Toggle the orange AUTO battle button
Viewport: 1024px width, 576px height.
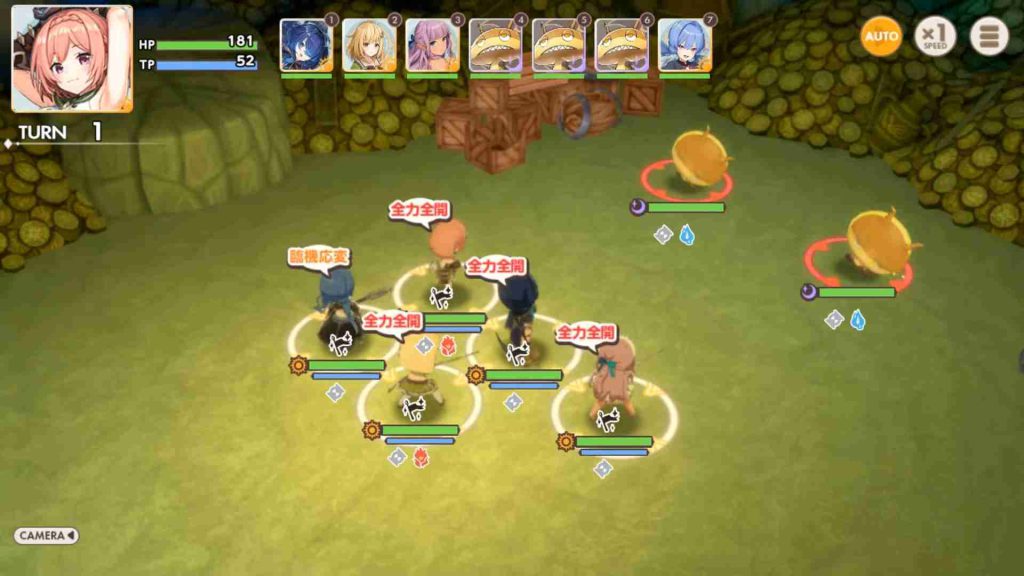click(x=881, y=37)
